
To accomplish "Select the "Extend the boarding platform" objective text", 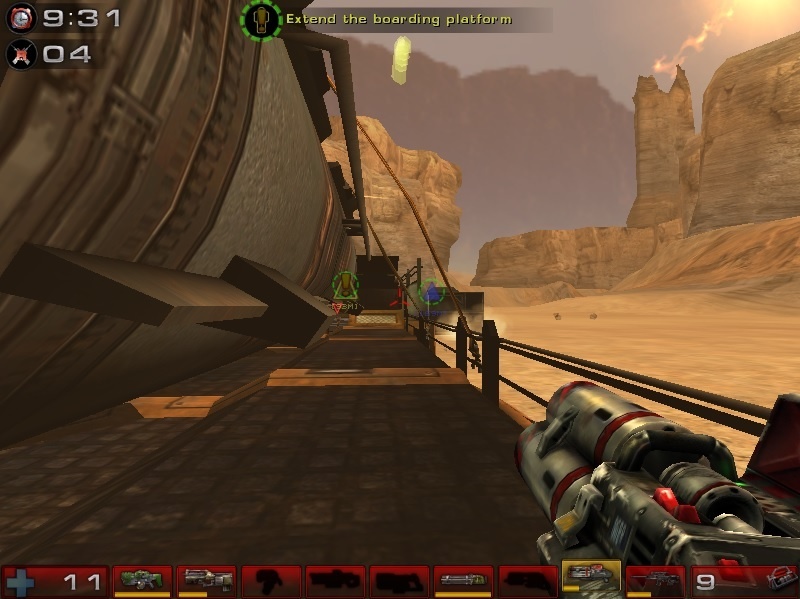I will click(x=398, y=19).
